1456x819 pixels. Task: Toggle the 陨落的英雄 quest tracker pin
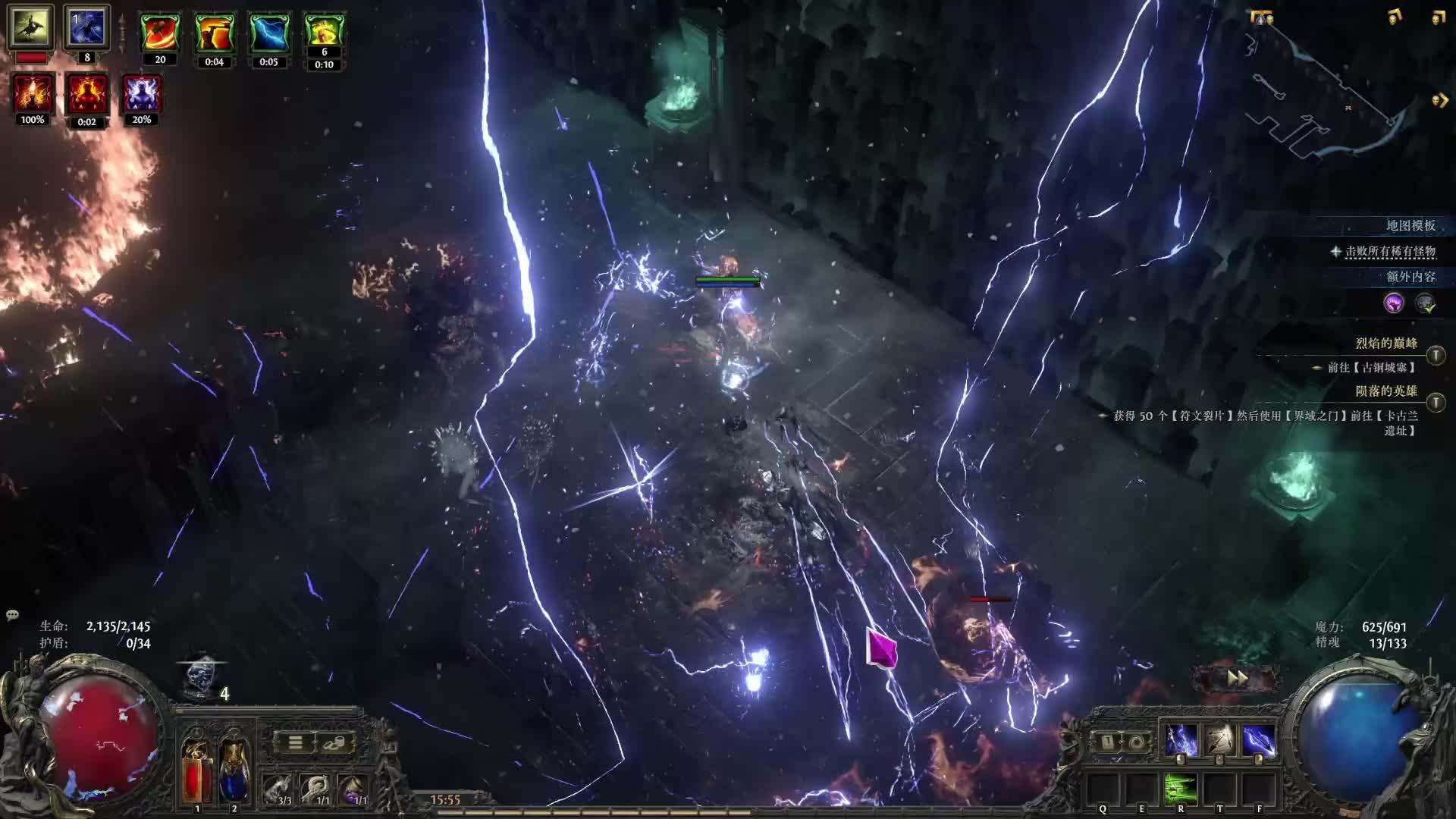click(1436, 402)
